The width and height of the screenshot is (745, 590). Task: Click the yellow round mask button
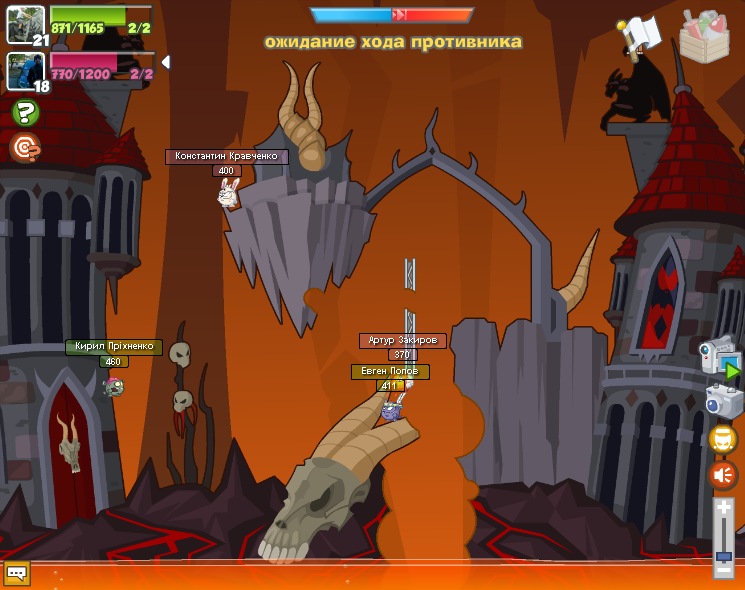723,439
